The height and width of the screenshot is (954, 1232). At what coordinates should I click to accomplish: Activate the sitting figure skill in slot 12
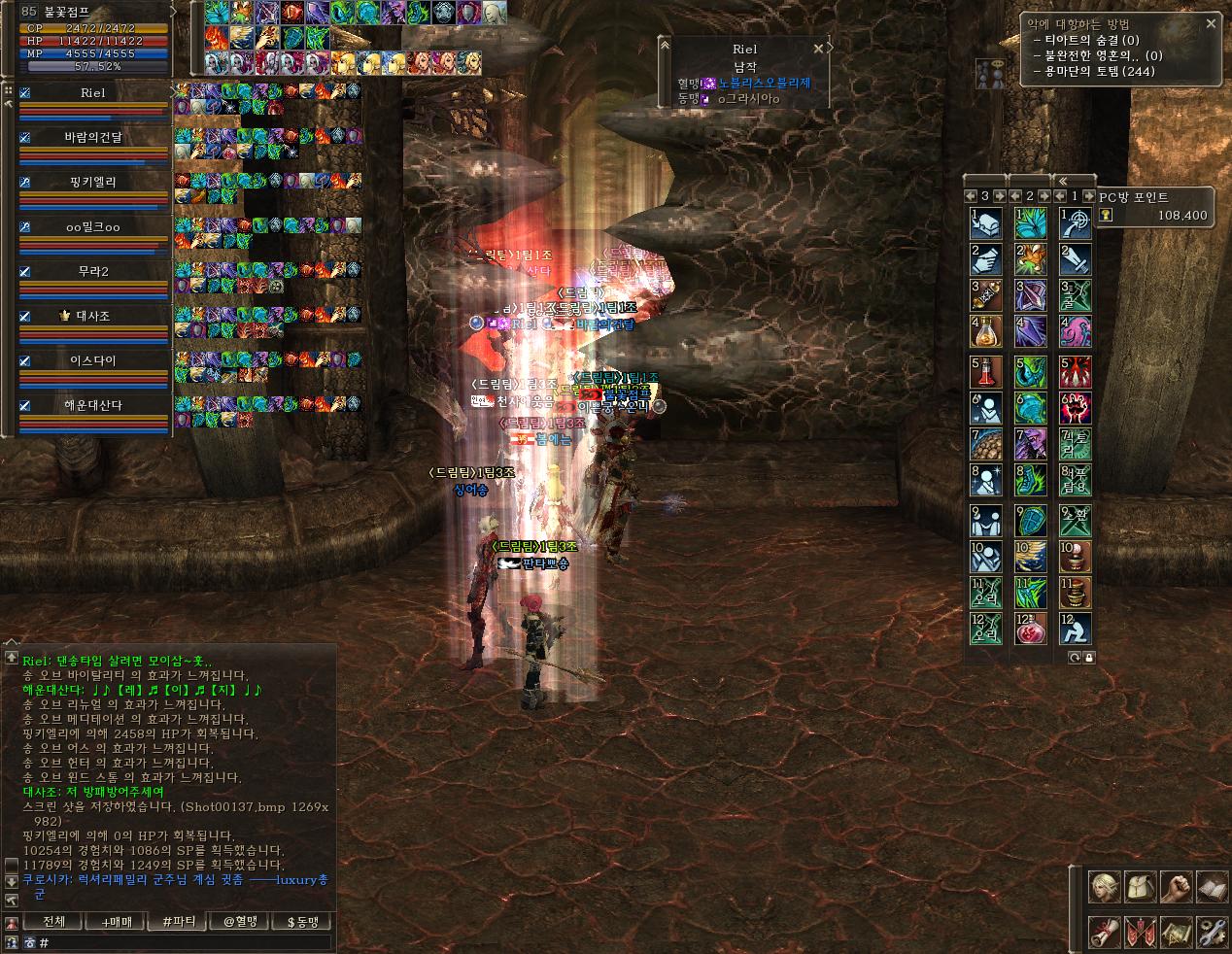pyautogui.click(x=1076, y=628)
